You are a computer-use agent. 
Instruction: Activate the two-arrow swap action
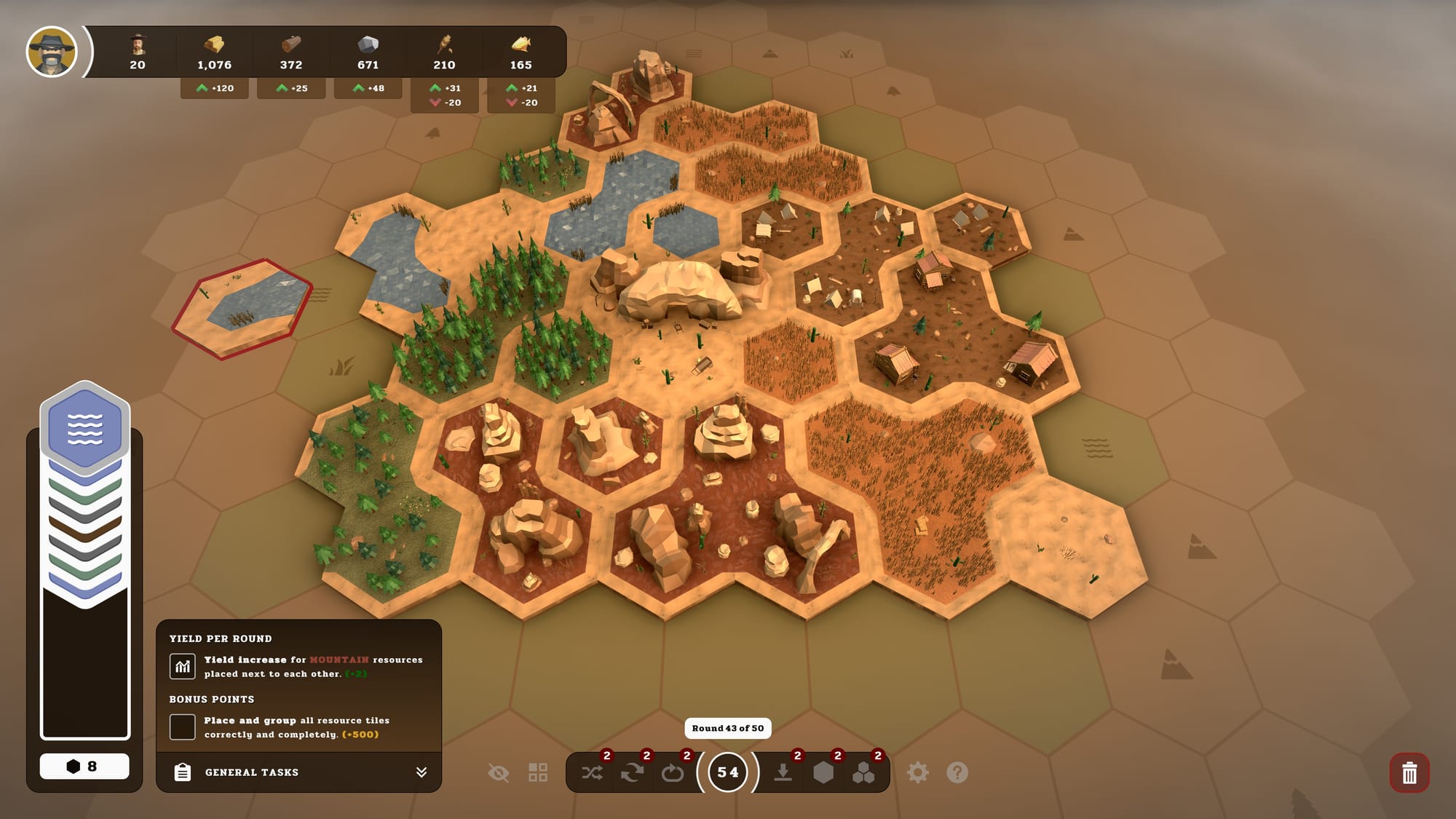click(x=632, y=772)
